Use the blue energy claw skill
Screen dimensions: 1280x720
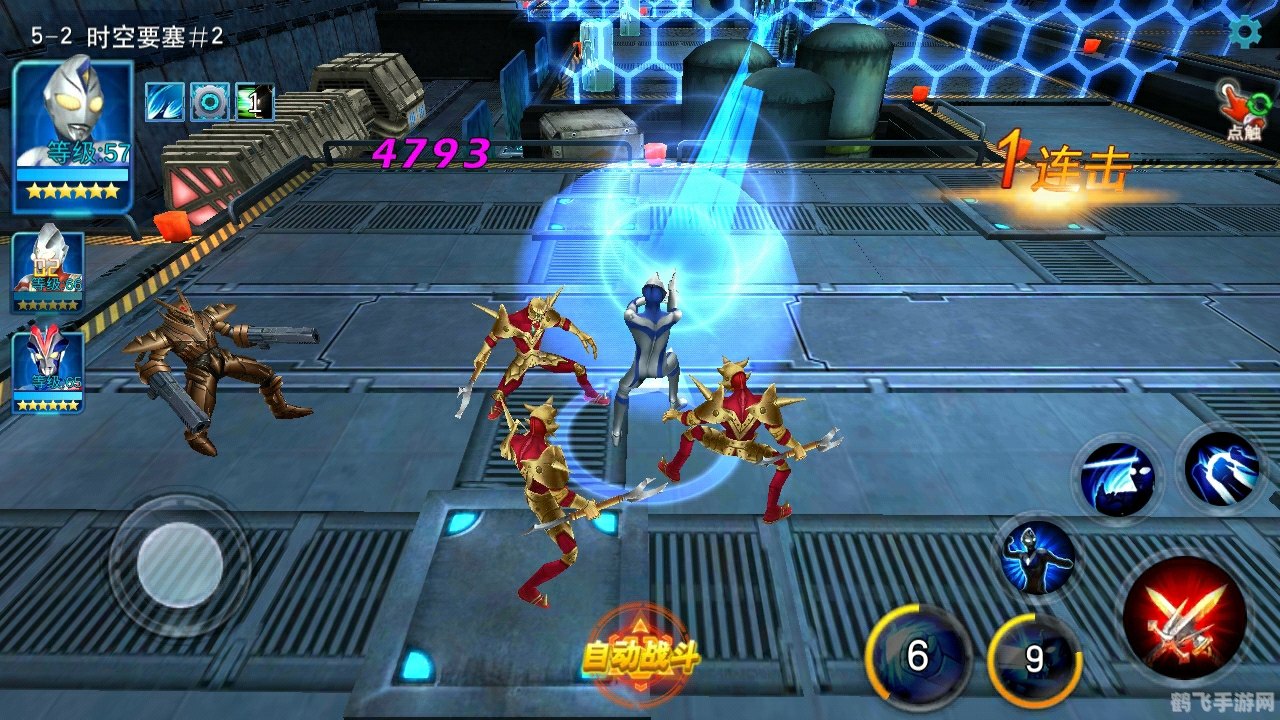1222,468
